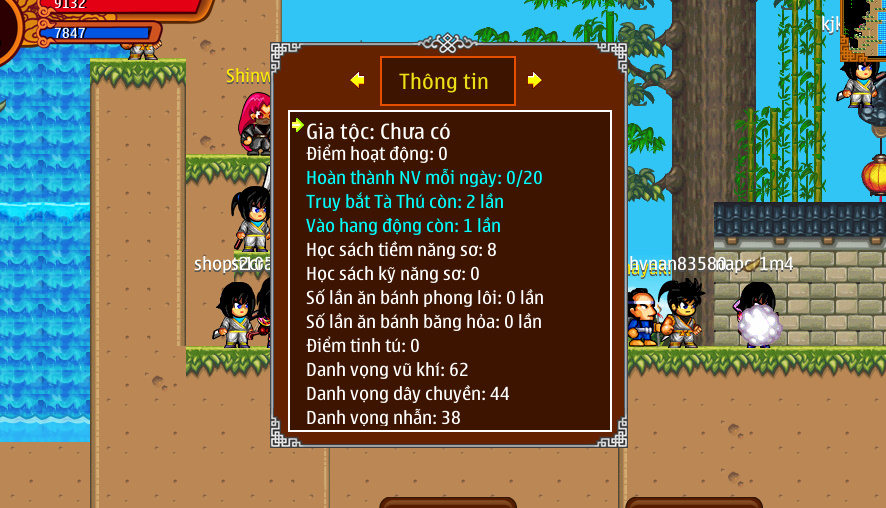The width and height of the screenshot is (886, 508).
Task: Select Số lần ăn bánh băng hỏa row
Action: (423, 322)
